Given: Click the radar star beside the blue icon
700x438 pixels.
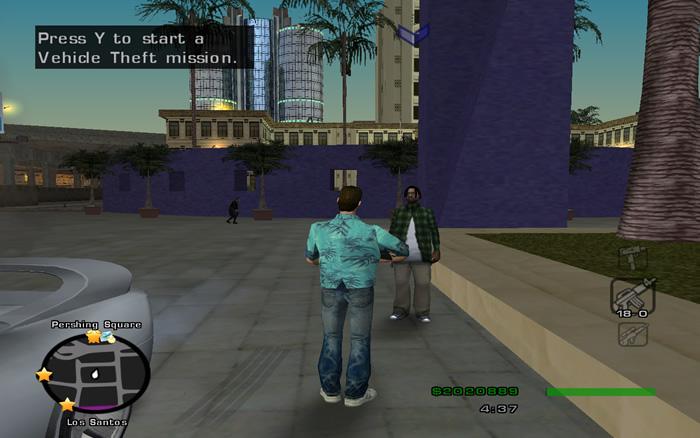Looking at the screenshot, I should pyautogui.click(x=93, y=338).
